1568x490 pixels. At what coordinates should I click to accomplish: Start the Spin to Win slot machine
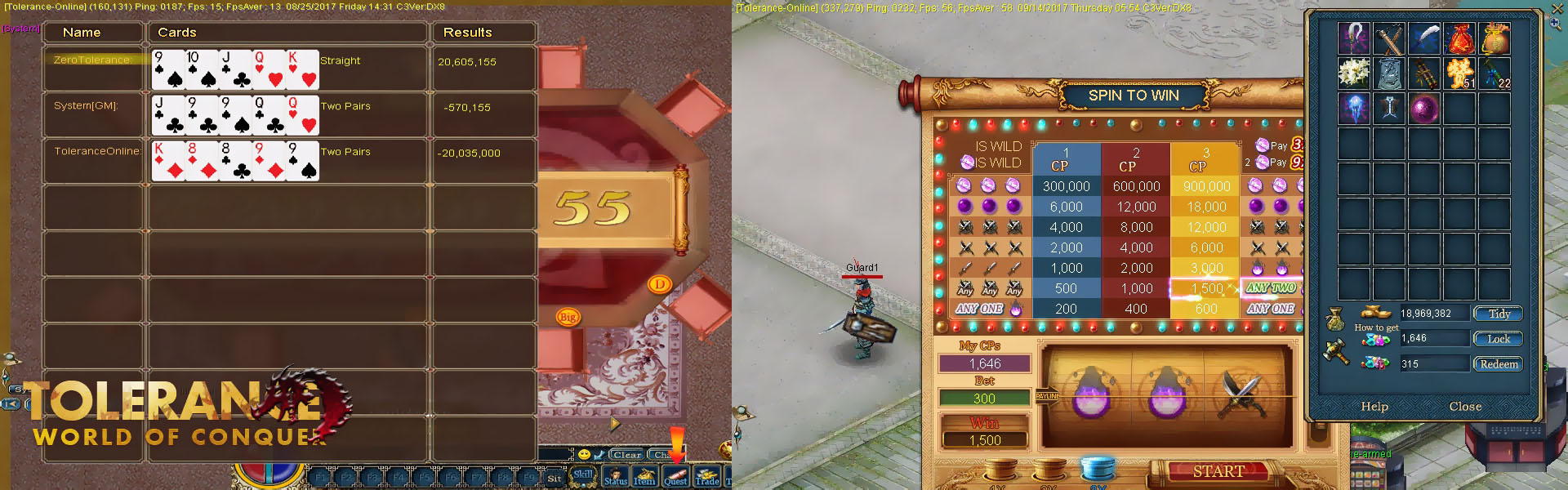pos(1218,471)
